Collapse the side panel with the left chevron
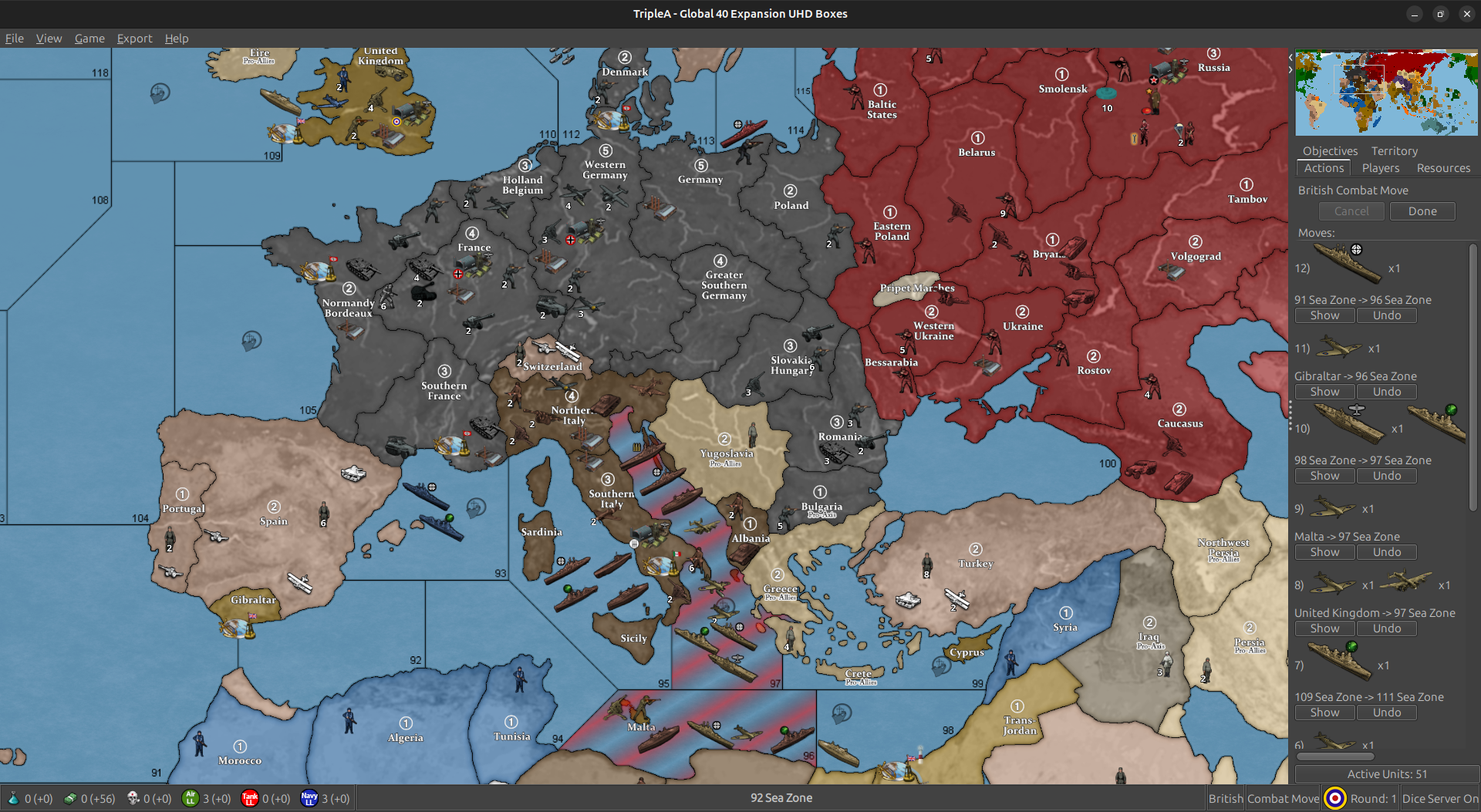This screenshot has width=1481, height=812. pyautogui.click(x=1291, y=56)
